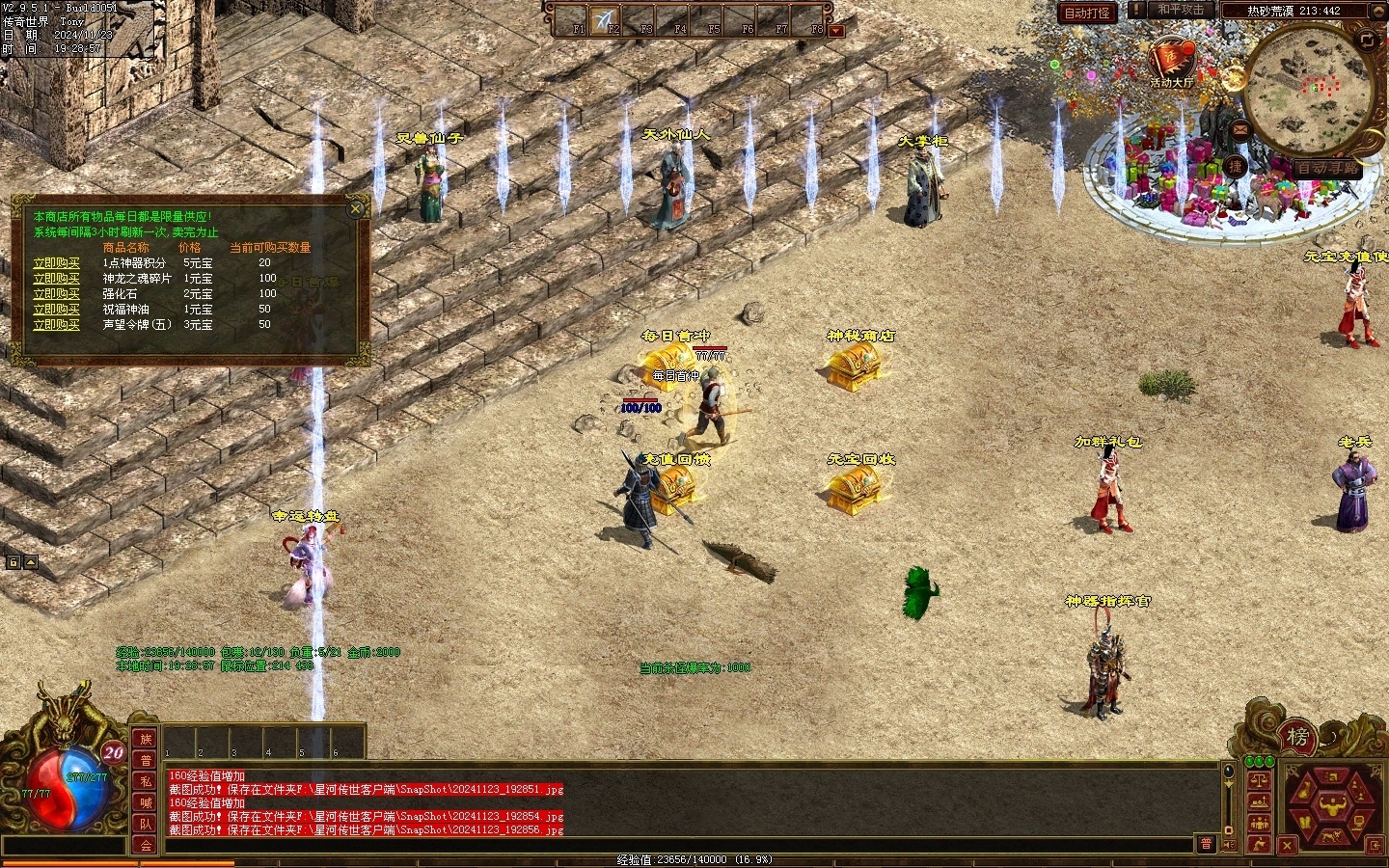The image size is (1389, 868).
Task: Click 立即购买 for 强化石
Action: click(x=56, y=293)
